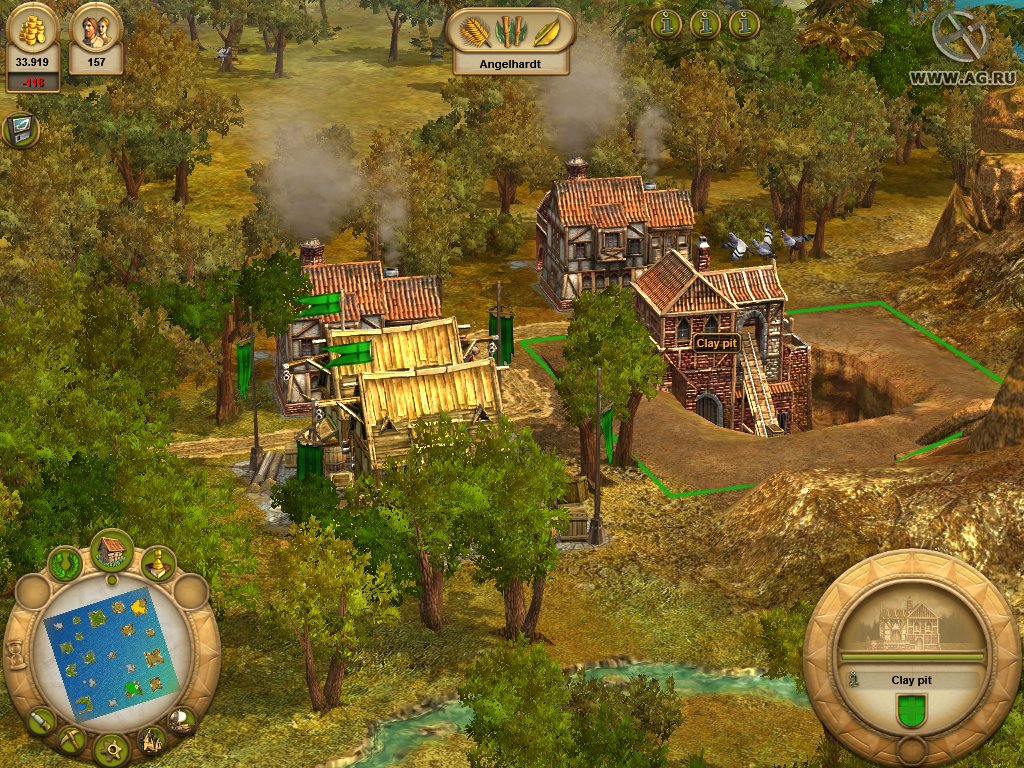The width and height of the screenshot is (1024, 768).
Task: Open the golden chess pawn menu
Action: 158,565
